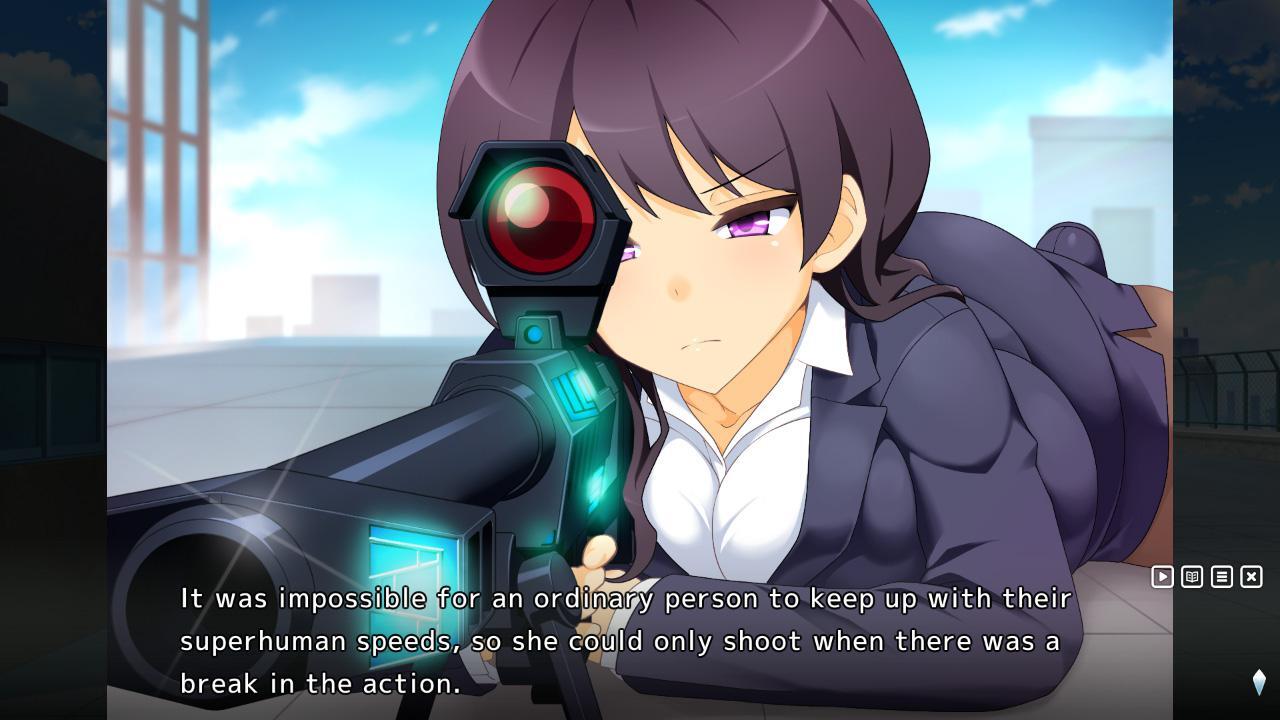Open the dialogue log book icon
Screen dimensions: 1280x720
(1192, 577)
